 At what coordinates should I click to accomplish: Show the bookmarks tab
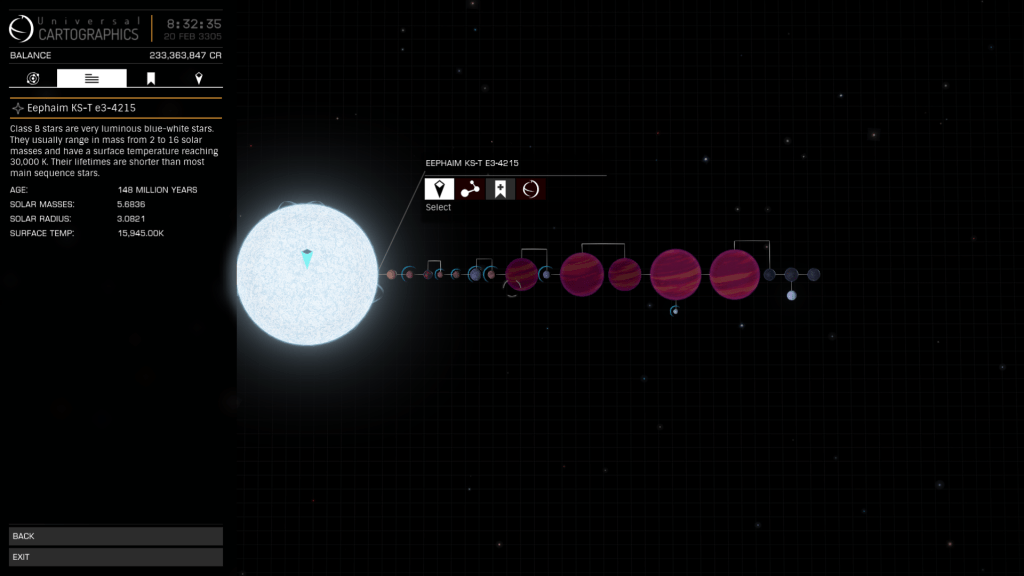151,78
